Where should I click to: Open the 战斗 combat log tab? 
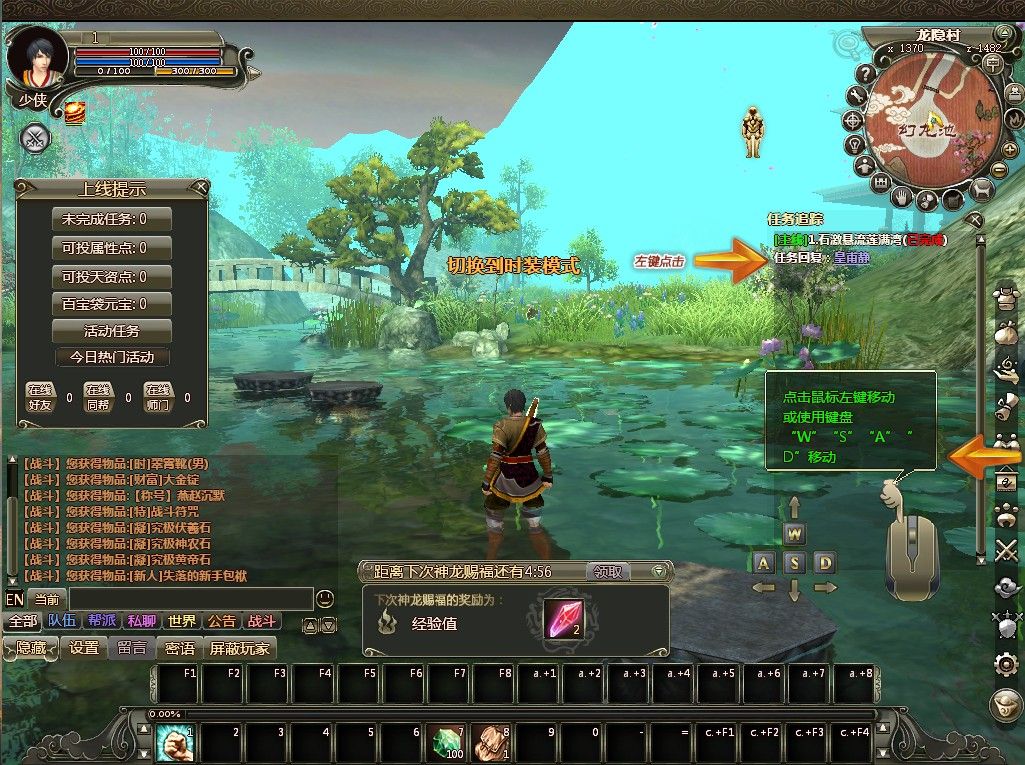[262, 621]
